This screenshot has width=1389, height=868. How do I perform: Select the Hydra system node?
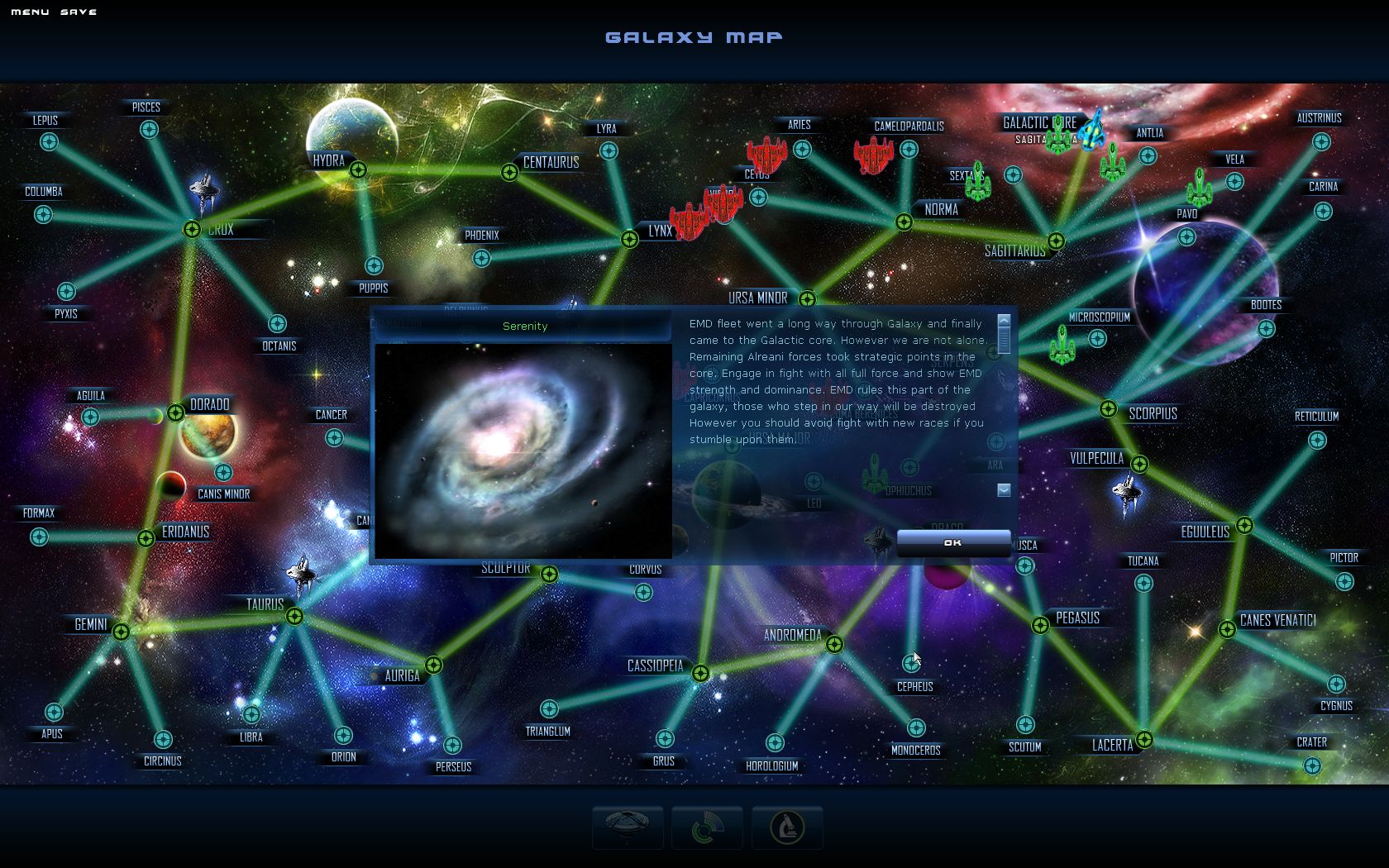359,169
